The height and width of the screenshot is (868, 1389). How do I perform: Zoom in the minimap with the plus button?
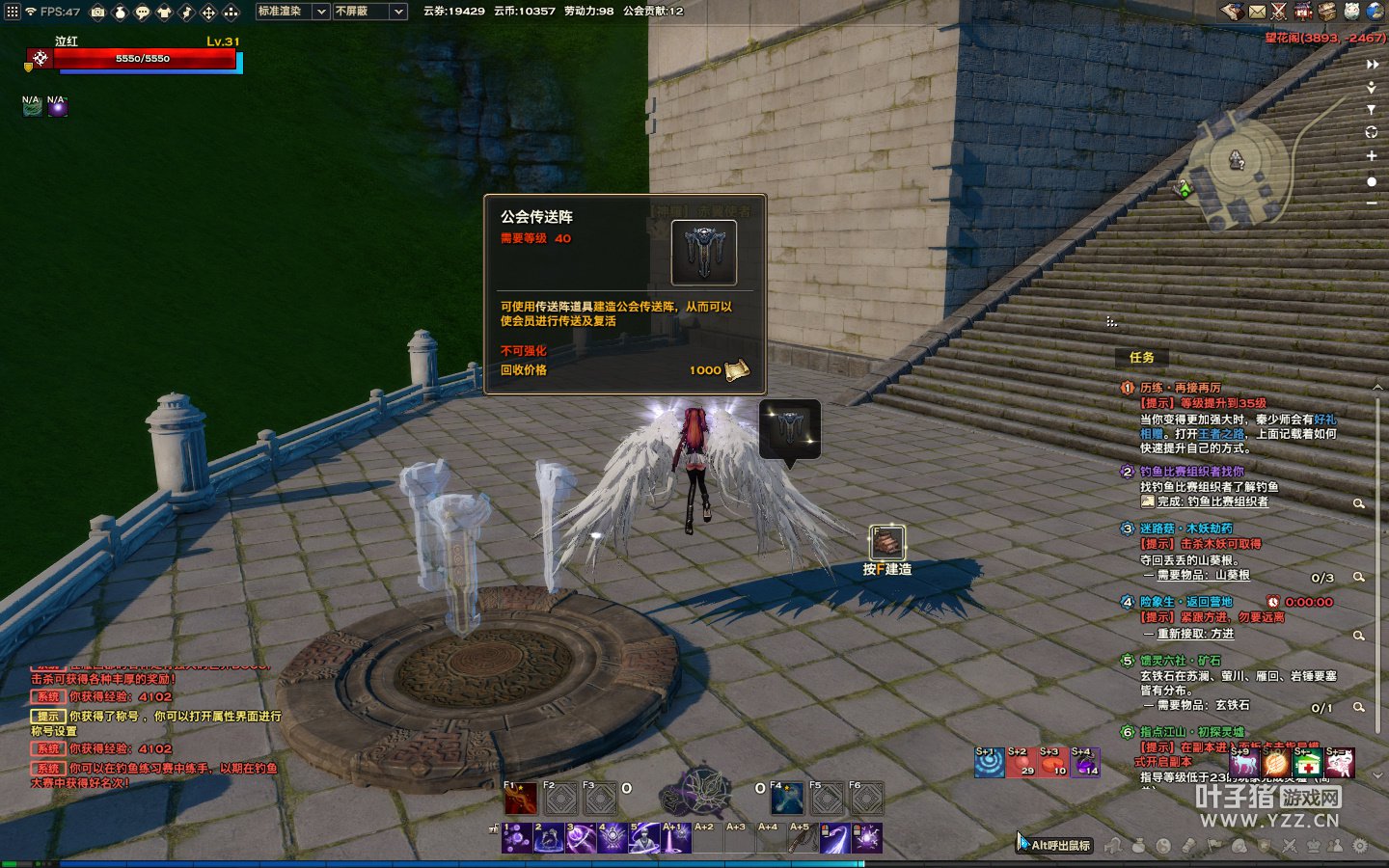tap(1372, 156)
